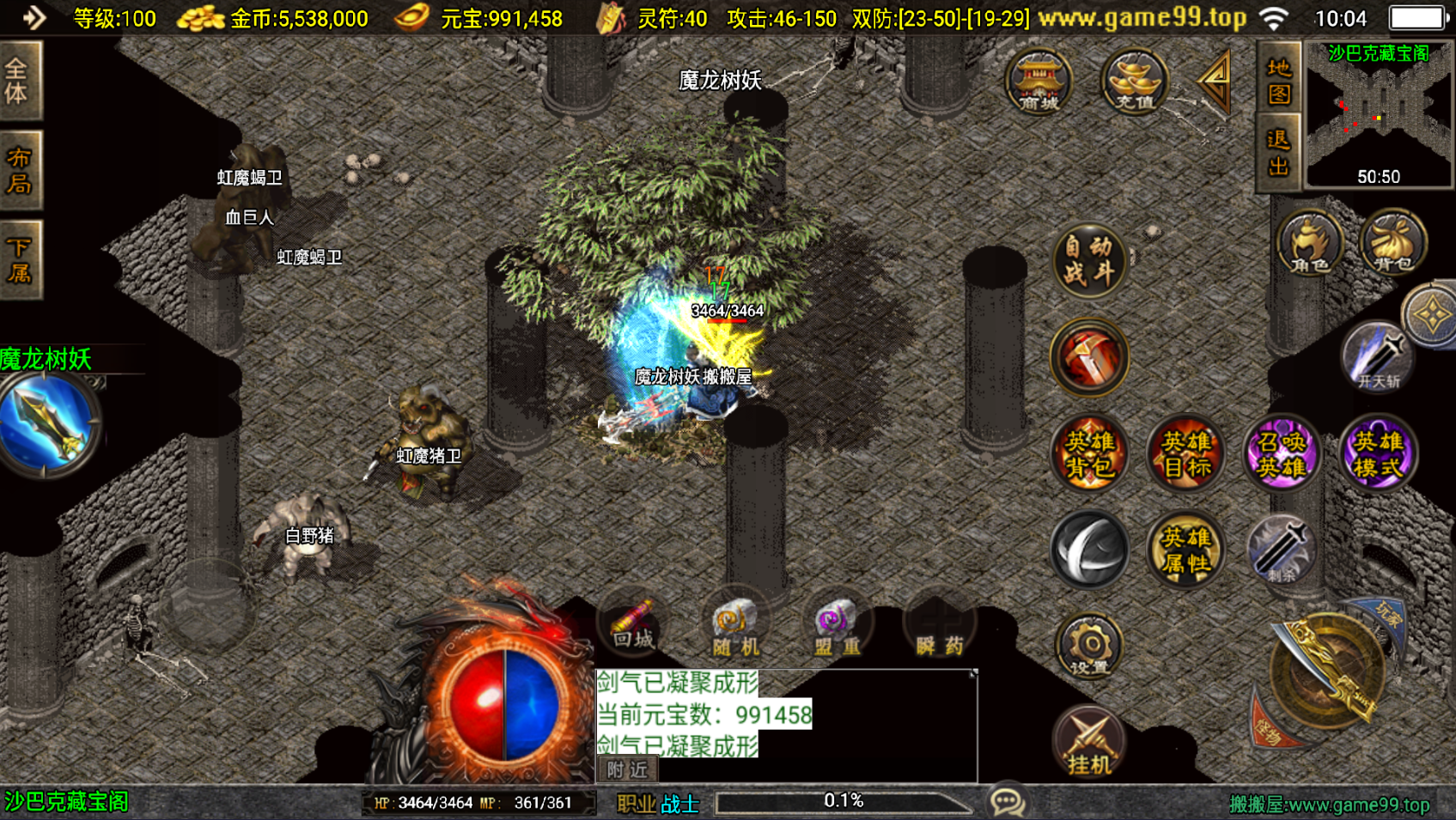The width and height of the screenshot is (1456, 820).
Task: Use the 随机 random teleport scroll
Action: [735, 628]
